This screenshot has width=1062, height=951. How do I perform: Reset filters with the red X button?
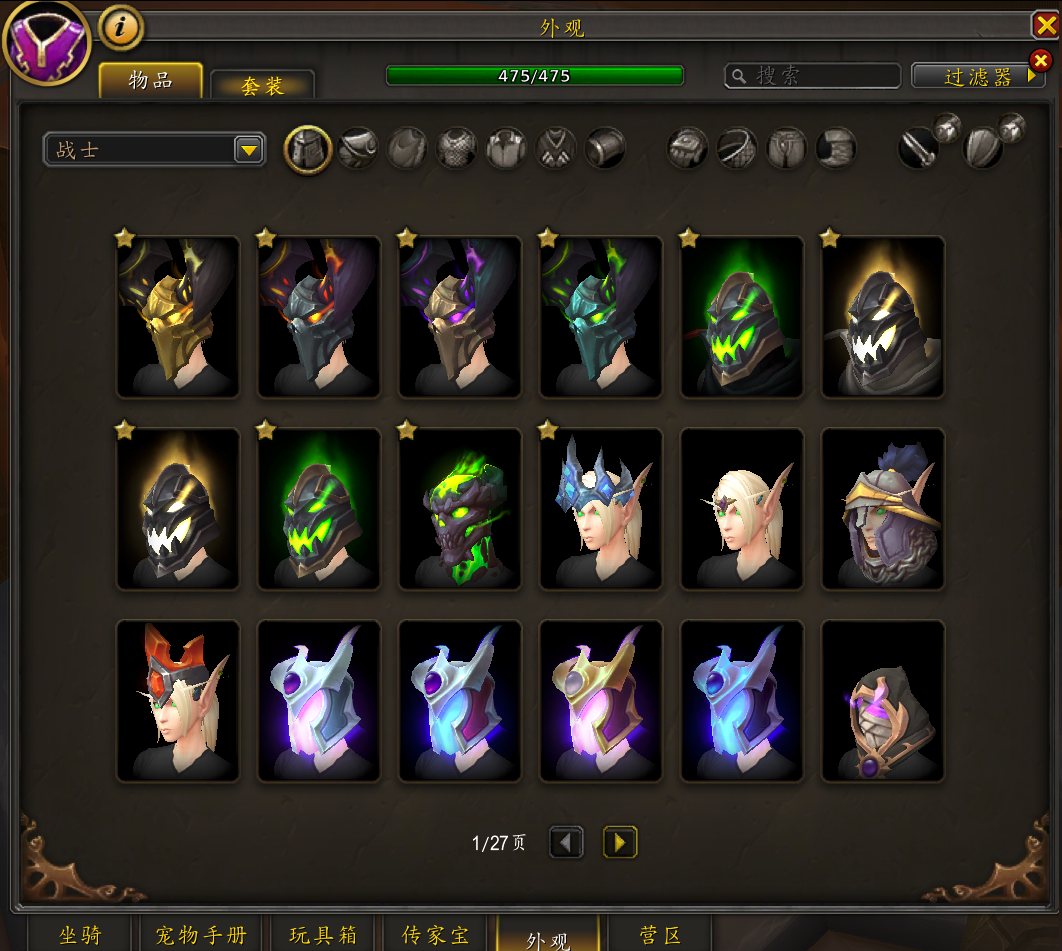(x=1040, y=60)
